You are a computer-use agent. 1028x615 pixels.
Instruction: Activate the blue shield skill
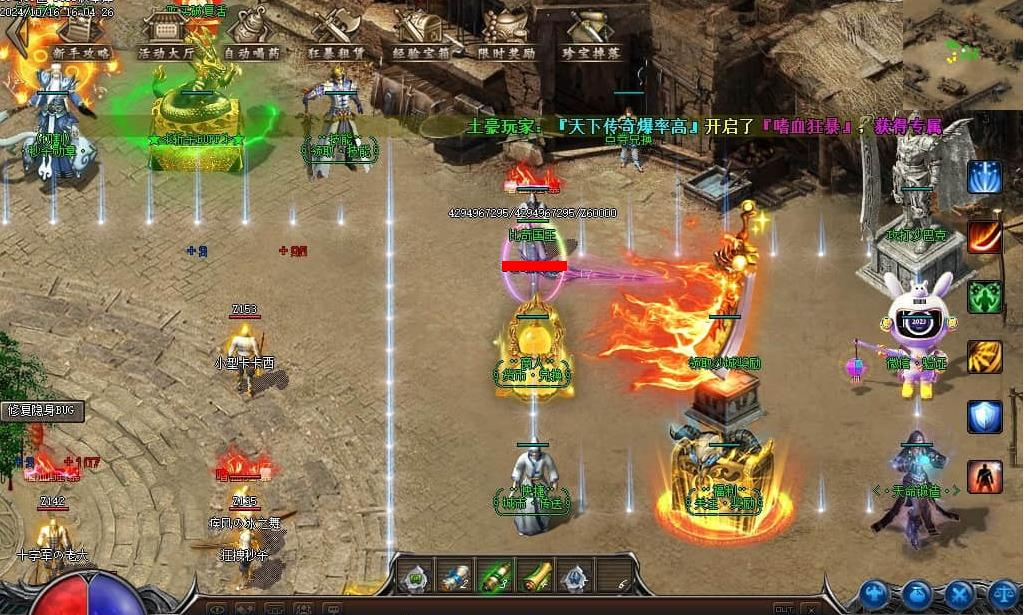tap(984, 417)
